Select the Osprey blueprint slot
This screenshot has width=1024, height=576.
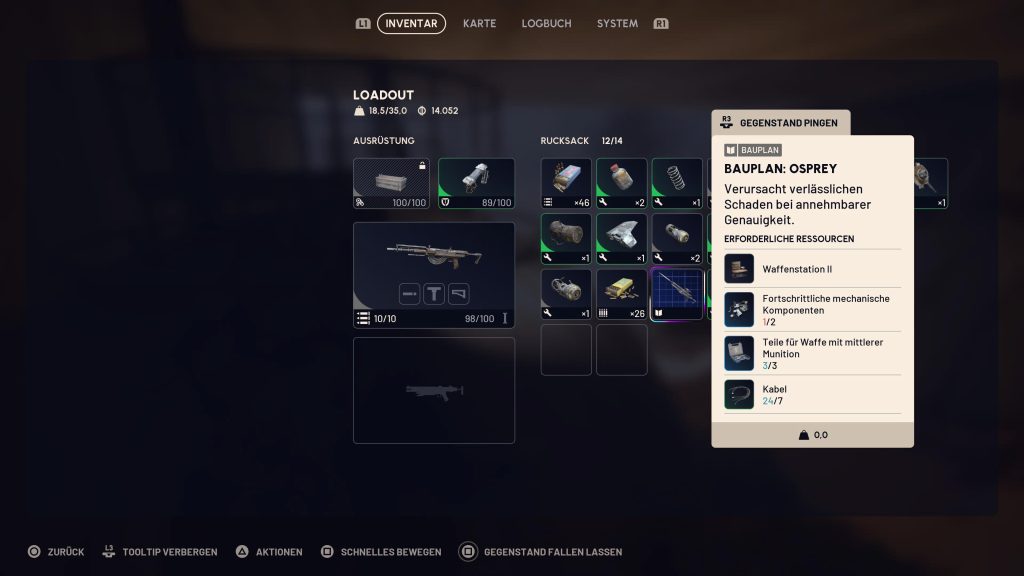(677, 295)
